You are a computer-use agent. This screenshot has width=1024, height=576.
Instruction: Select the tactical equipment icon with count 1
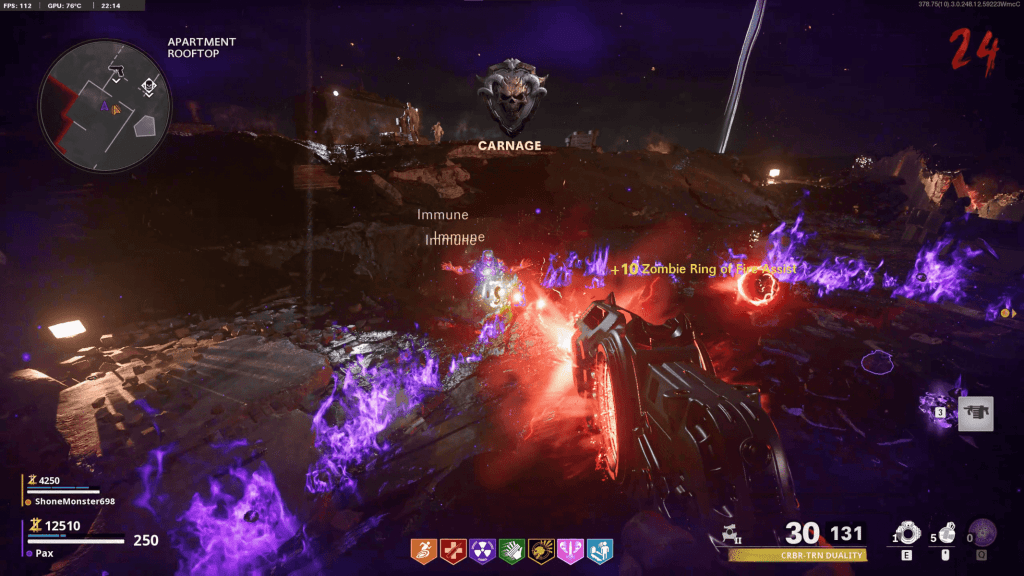point(908,533)
